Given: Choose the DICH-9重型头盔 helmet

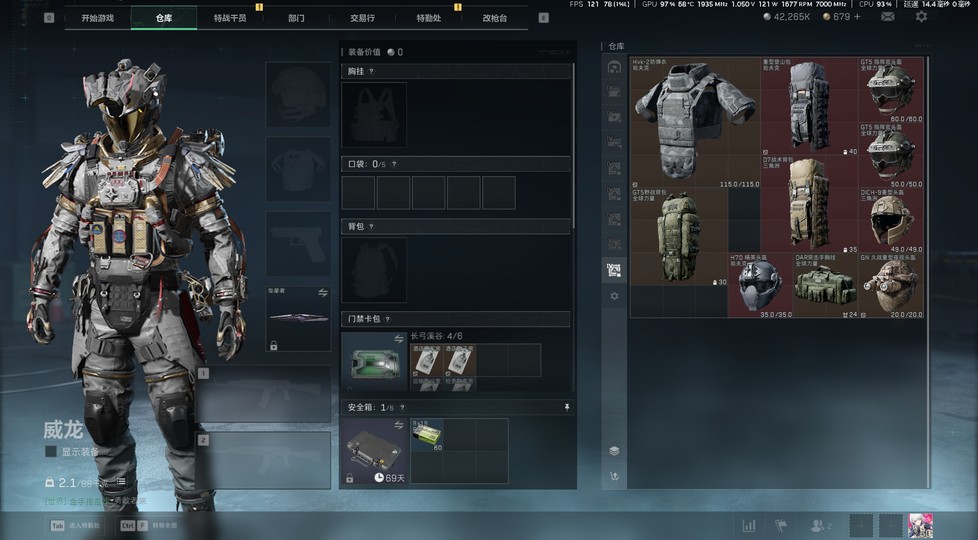Looking at the screenshot, I should pyautogui.click(x=891, y=220).
